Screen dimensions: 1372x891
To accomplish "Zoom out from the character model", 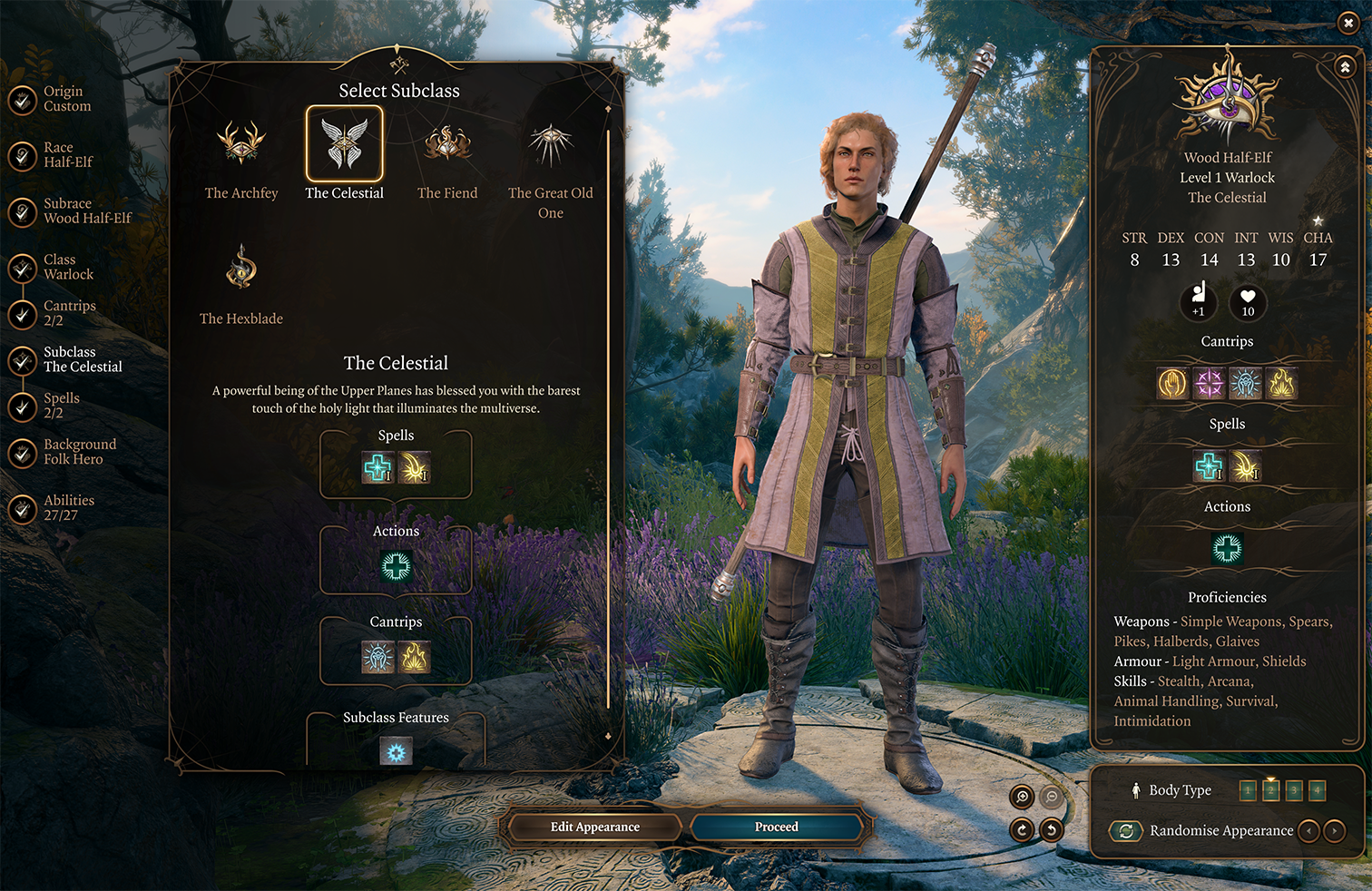I will point(1052,797).
